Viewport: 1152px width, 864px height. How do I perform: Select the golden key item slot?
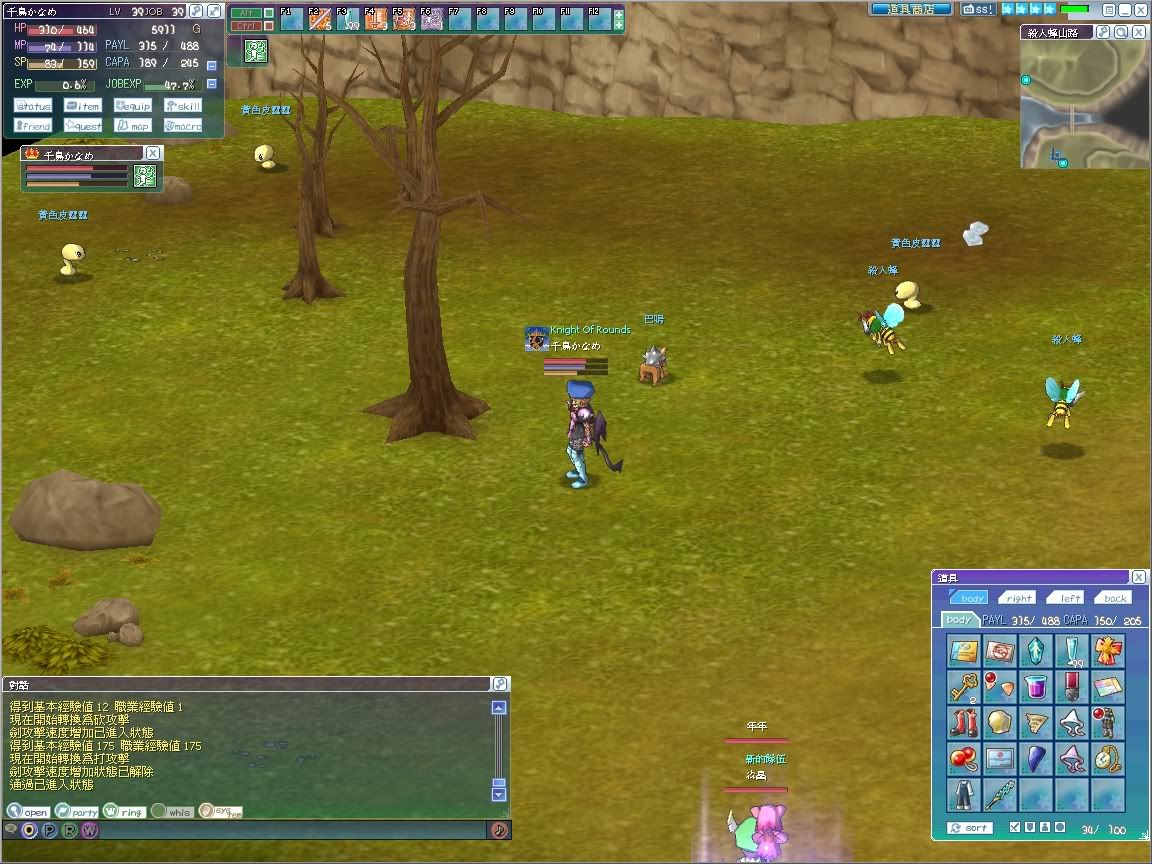963,687
